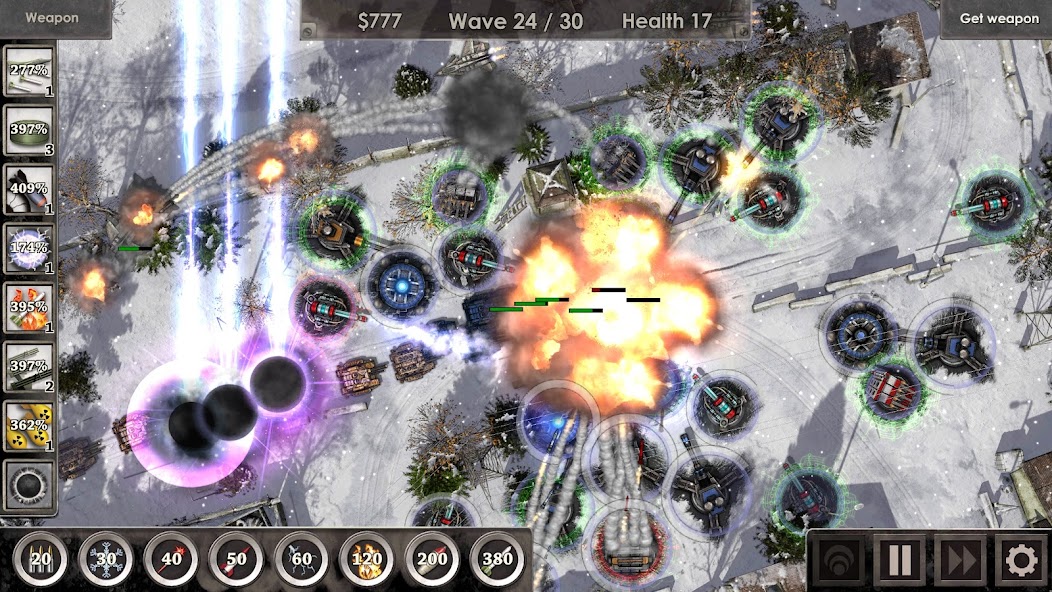Pick the black hole weapon slot

click(29, 484)
